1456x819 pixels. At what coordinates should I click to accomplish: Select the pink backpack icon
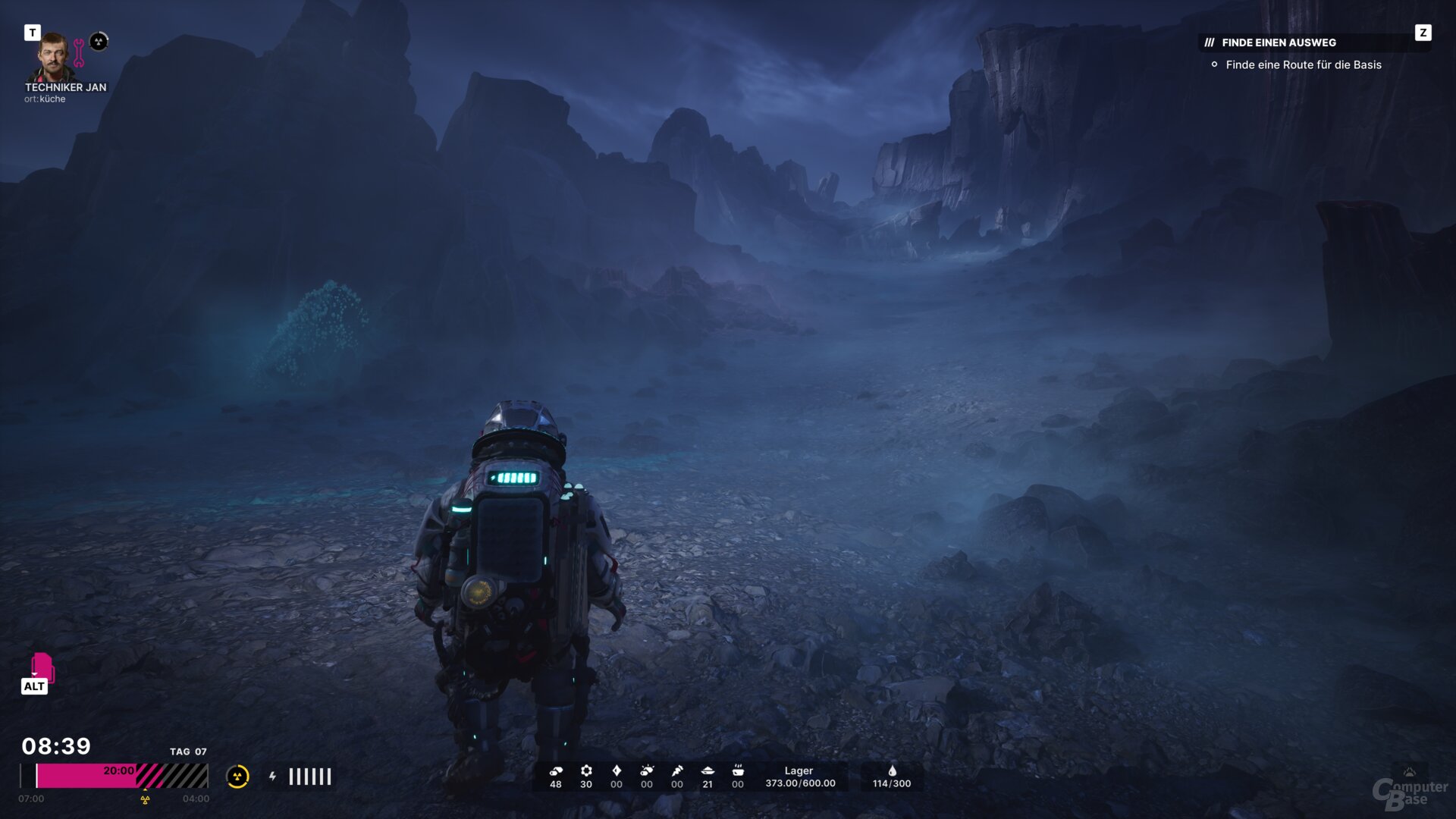(x=42, y=667)
